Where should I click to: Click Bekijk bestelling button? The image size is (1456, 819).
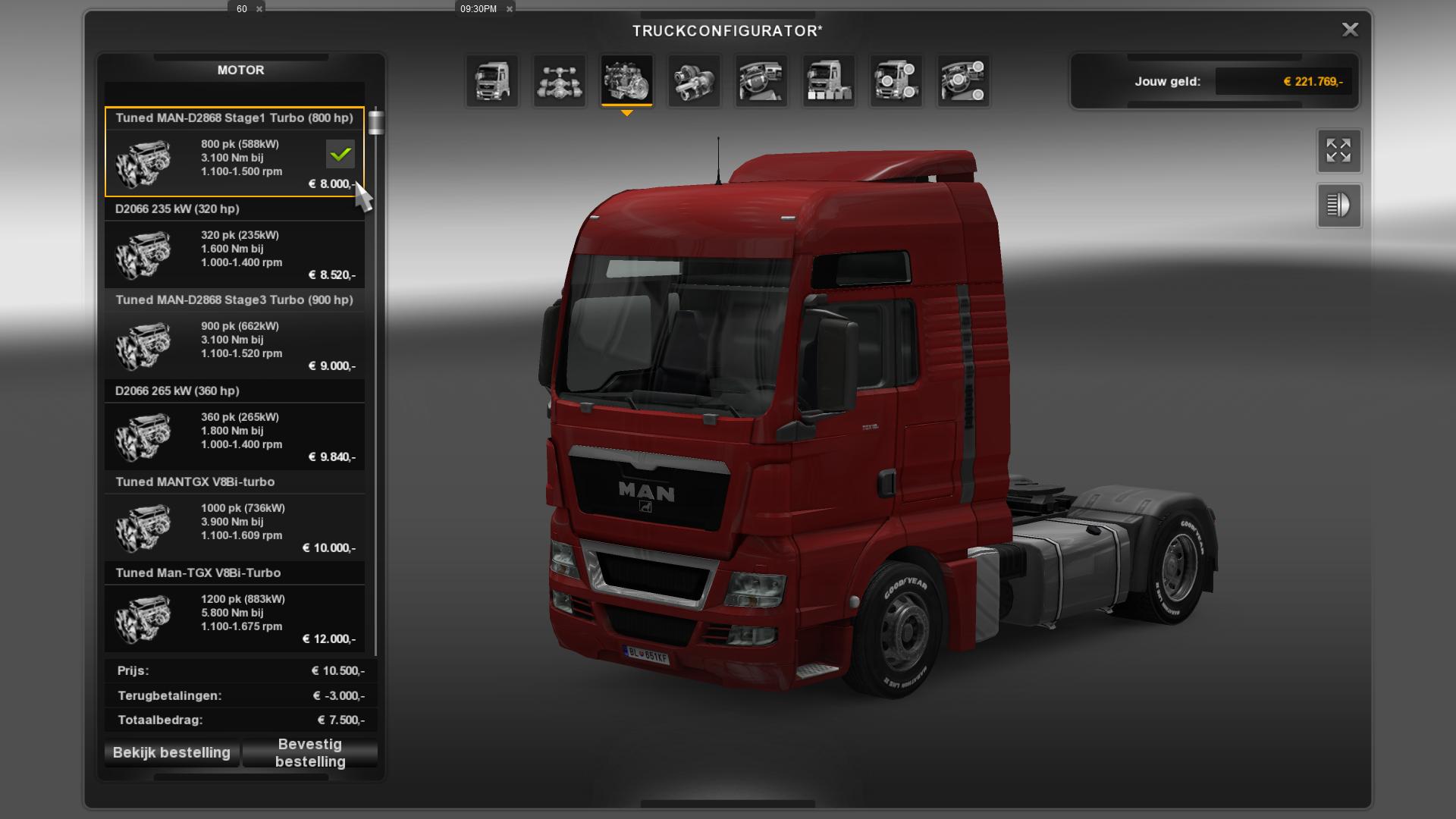pyautogui.click(x=171, y=753)
